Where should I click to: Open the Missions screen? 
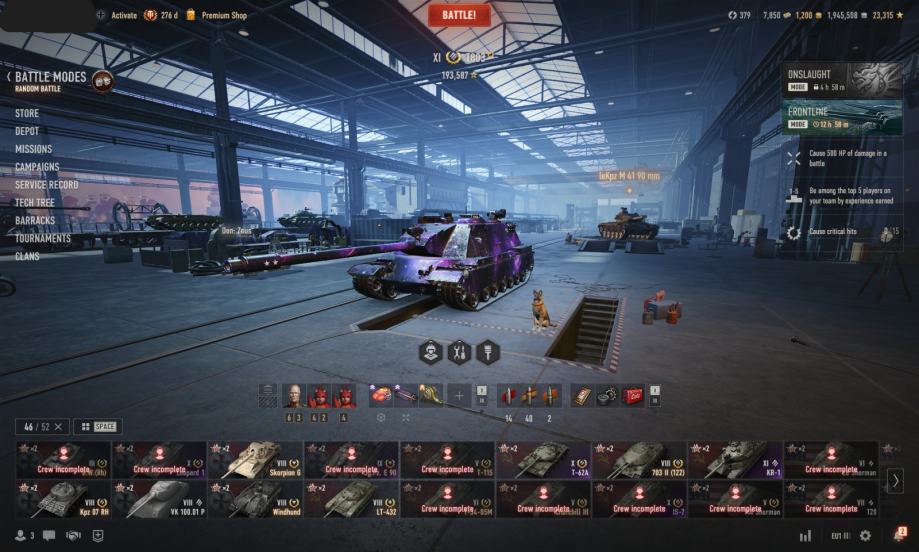pyautogui.click(x=33, y=149)
